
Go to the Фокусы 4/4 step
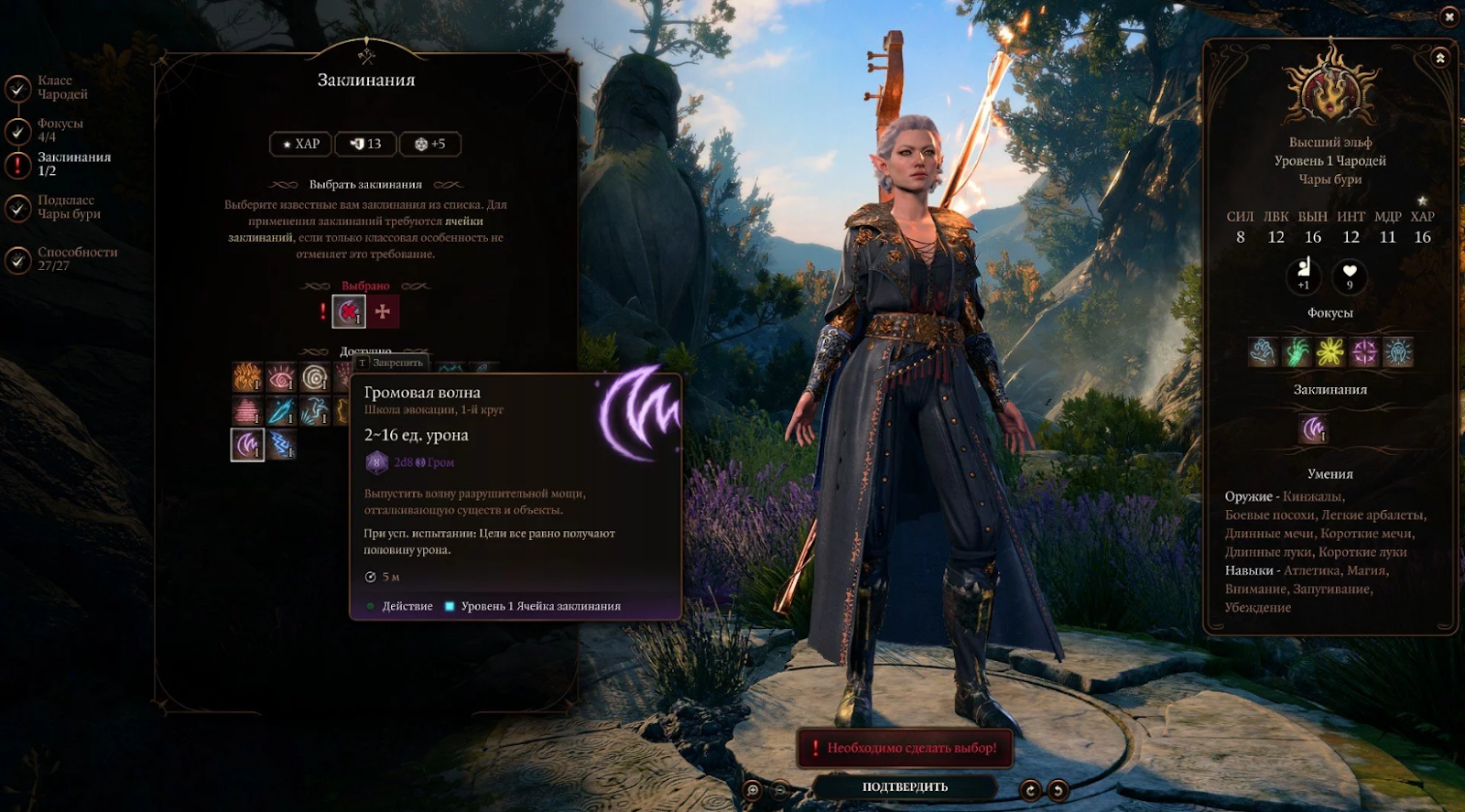point(60,130)
